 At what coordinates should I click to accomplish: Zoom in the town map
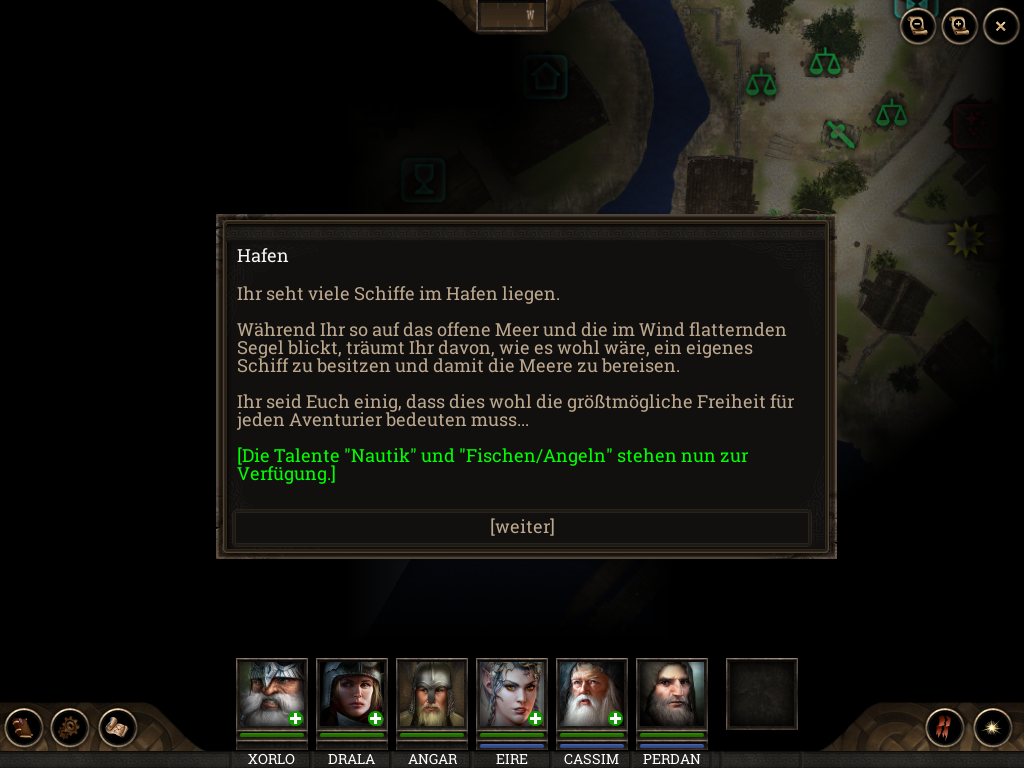pos(959,26)
